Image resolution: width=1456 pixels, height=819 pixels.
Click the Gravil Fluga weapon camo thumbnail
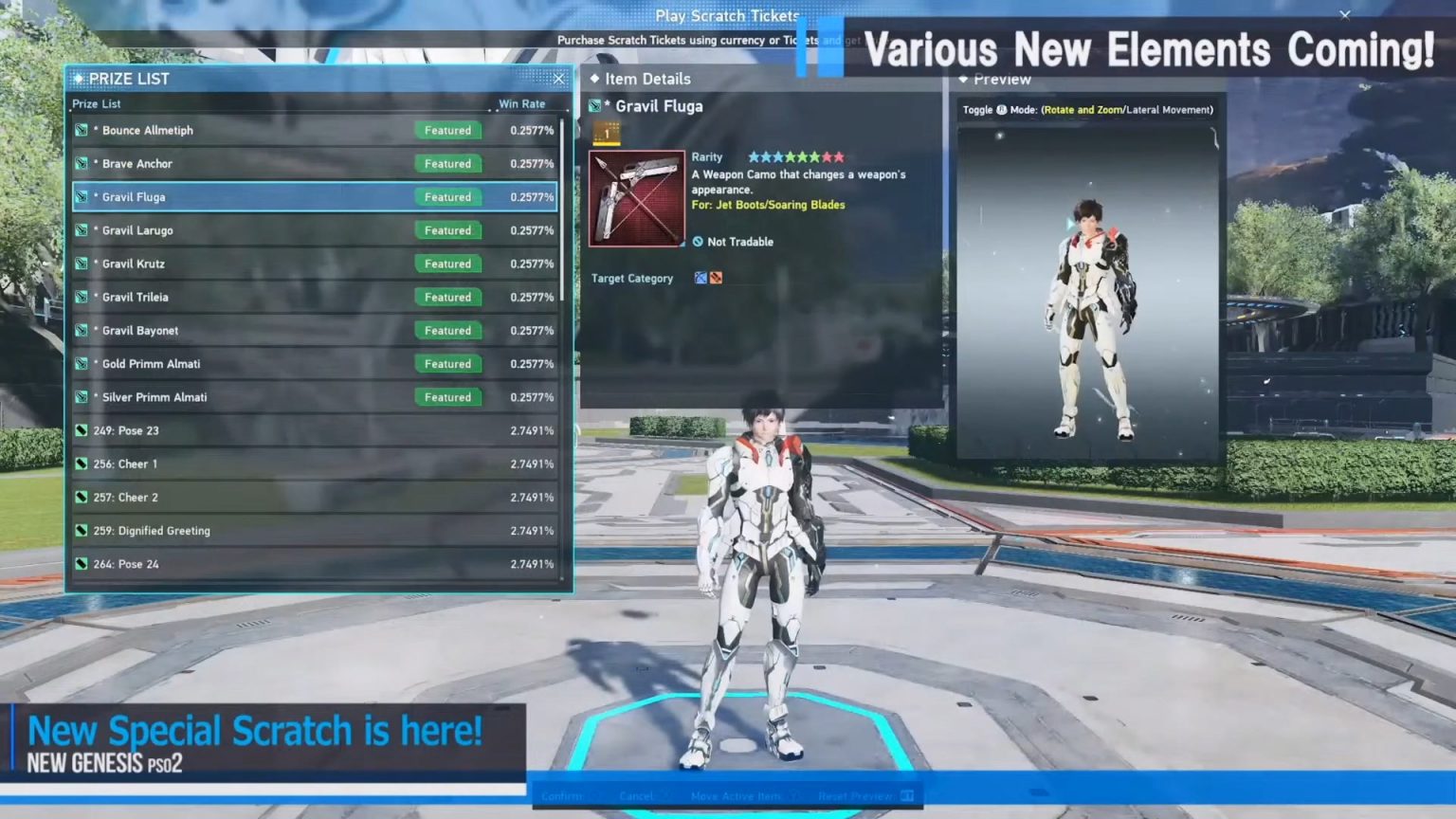pyautogui.click(x=636, y=196)
